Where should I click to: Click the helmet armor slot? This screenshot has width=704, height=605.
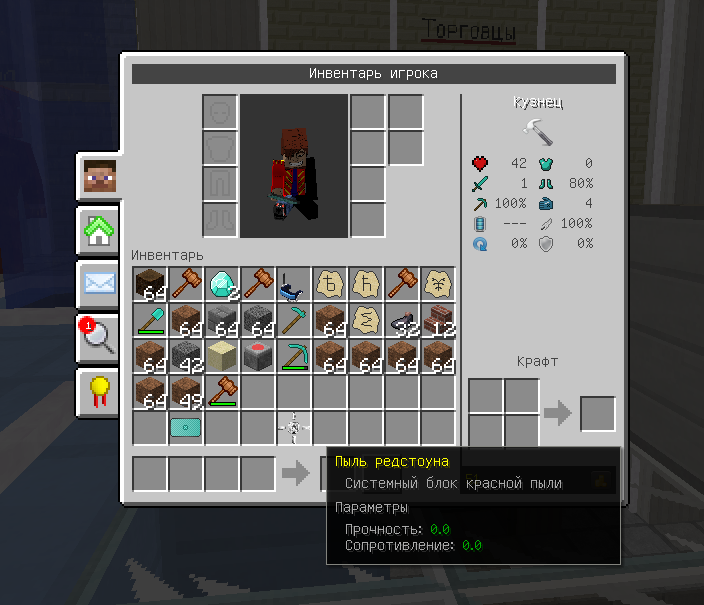point(221,112)
